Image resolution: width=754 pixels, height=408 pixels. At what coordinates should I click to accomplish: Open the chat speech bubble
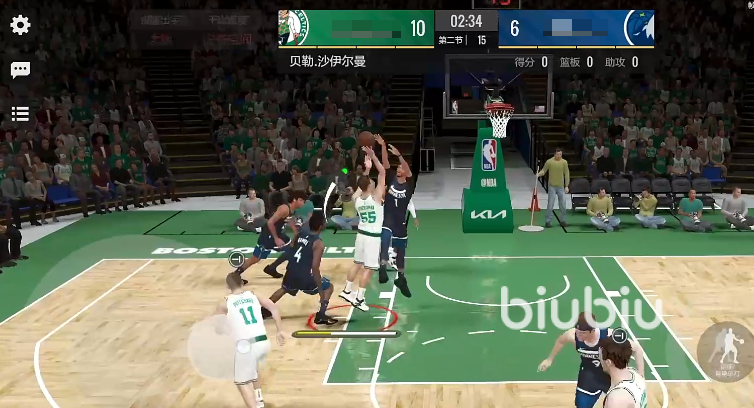[x=20, y=70]
